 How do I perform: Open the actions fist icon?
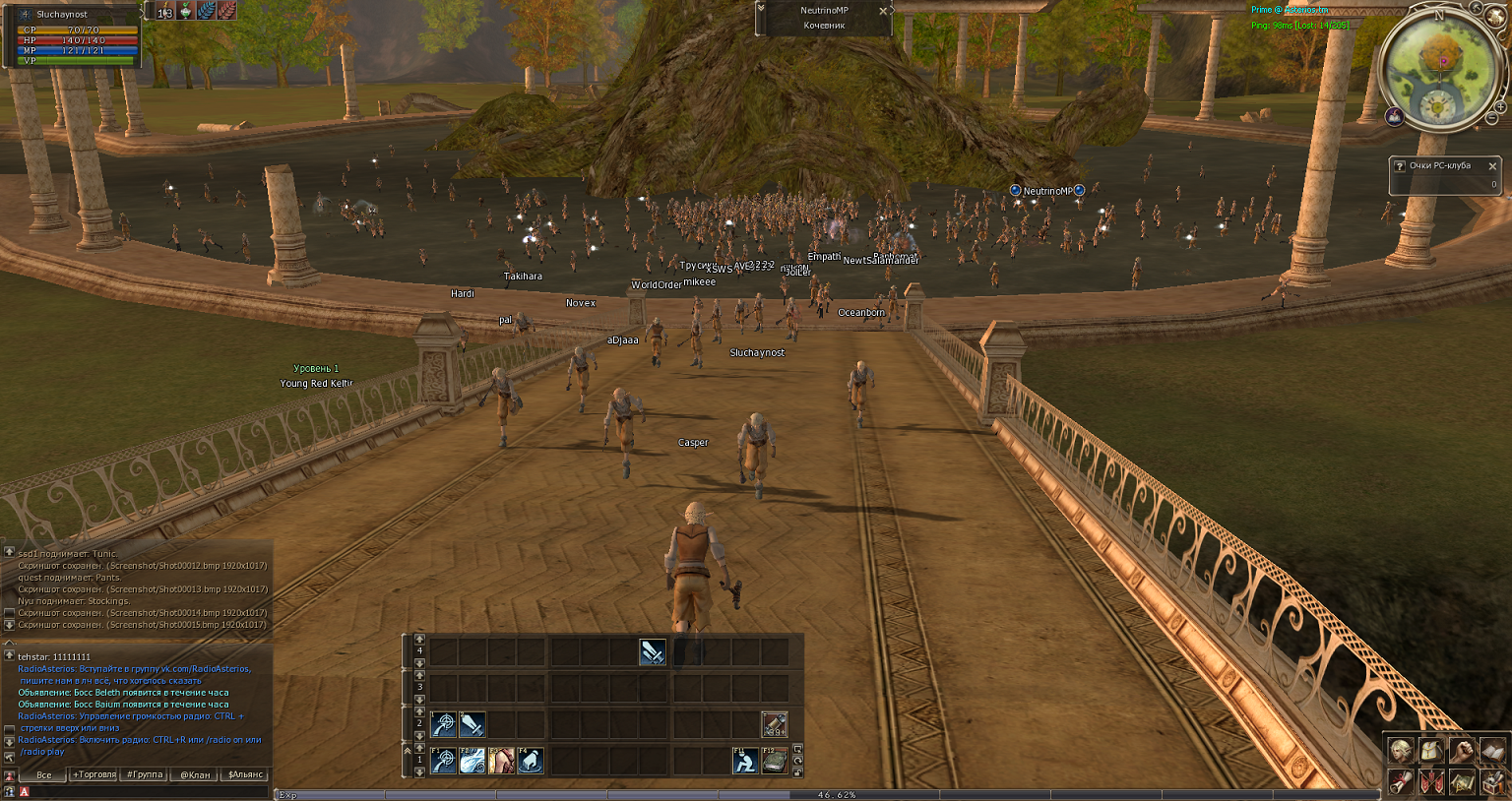[x=1462, y=751]
